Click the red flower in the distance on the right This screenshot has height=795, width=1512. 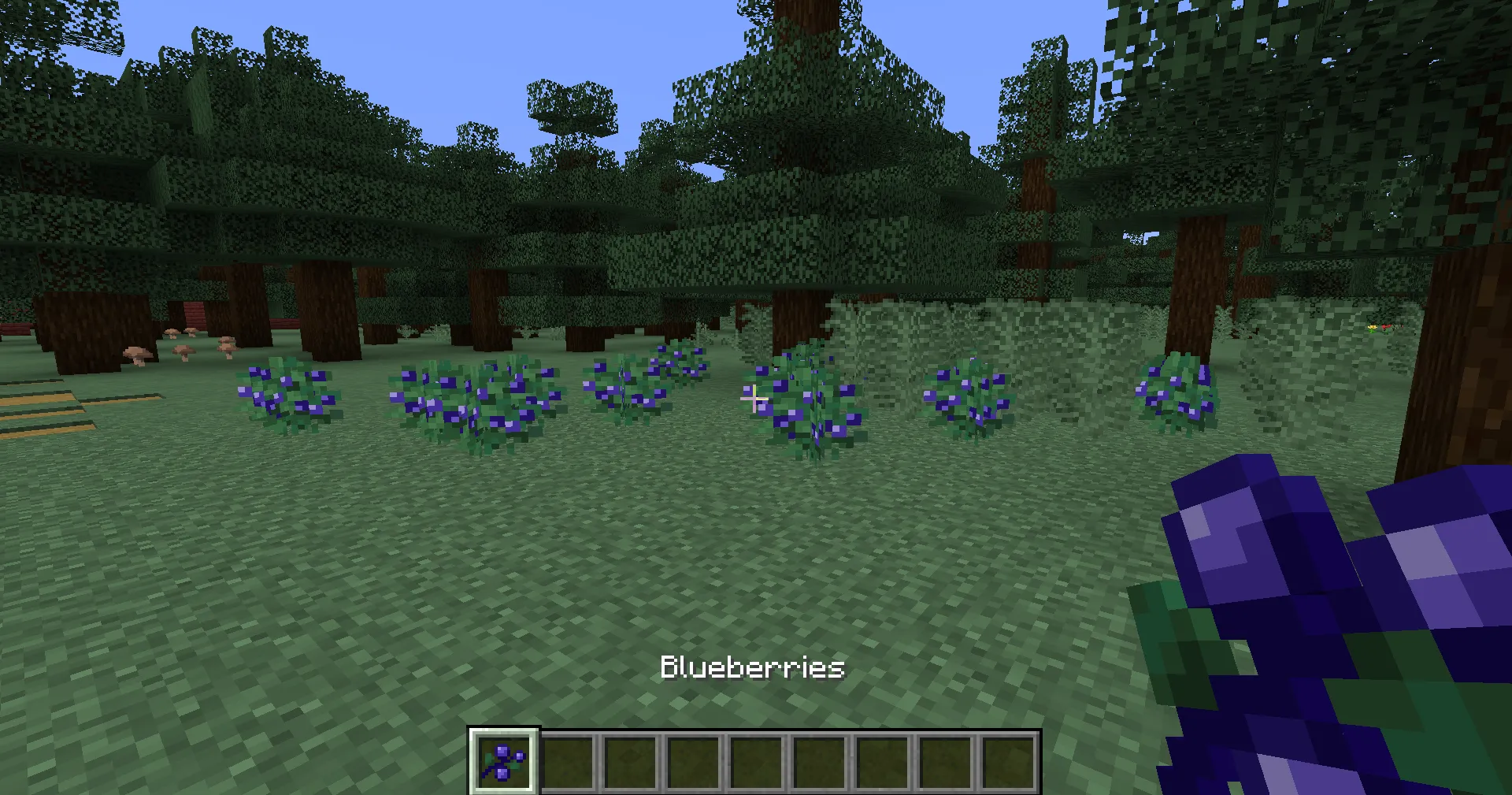click(1385, 326)
